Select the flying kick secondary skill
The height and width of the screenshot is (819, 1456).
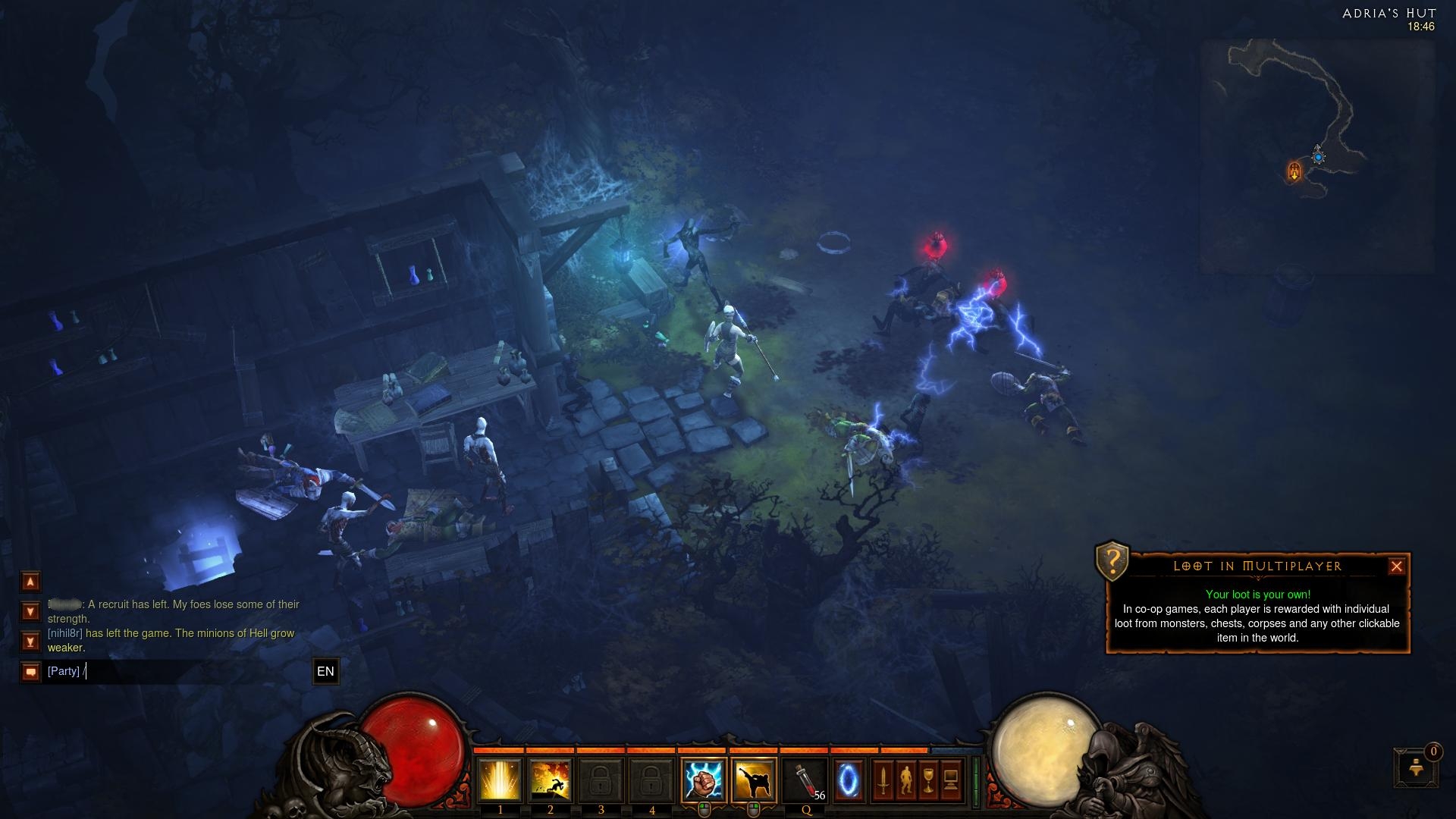[754, 780]
